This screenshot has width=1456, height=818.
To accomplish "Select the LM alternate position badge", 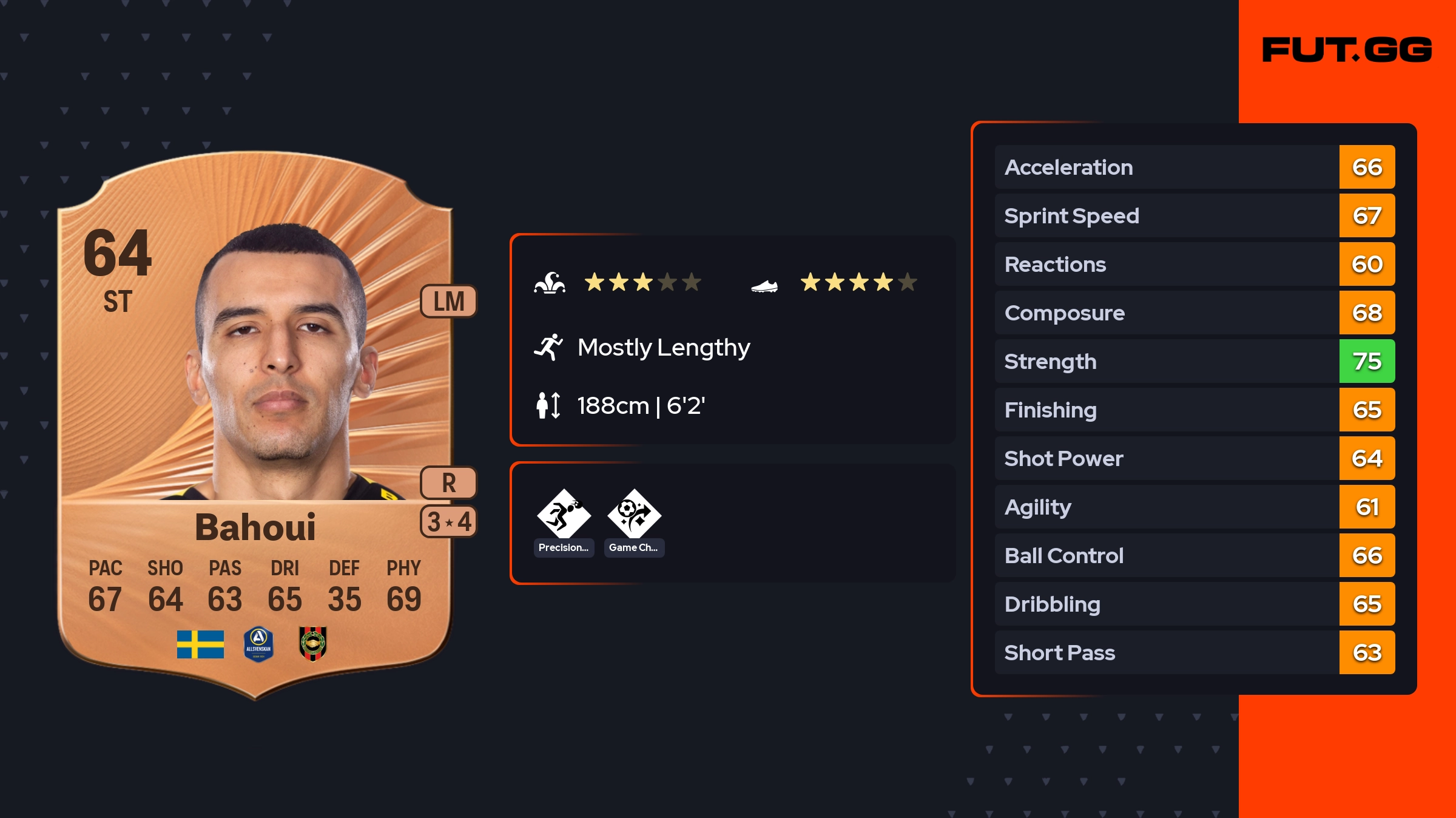I will [x=448, y=301].
